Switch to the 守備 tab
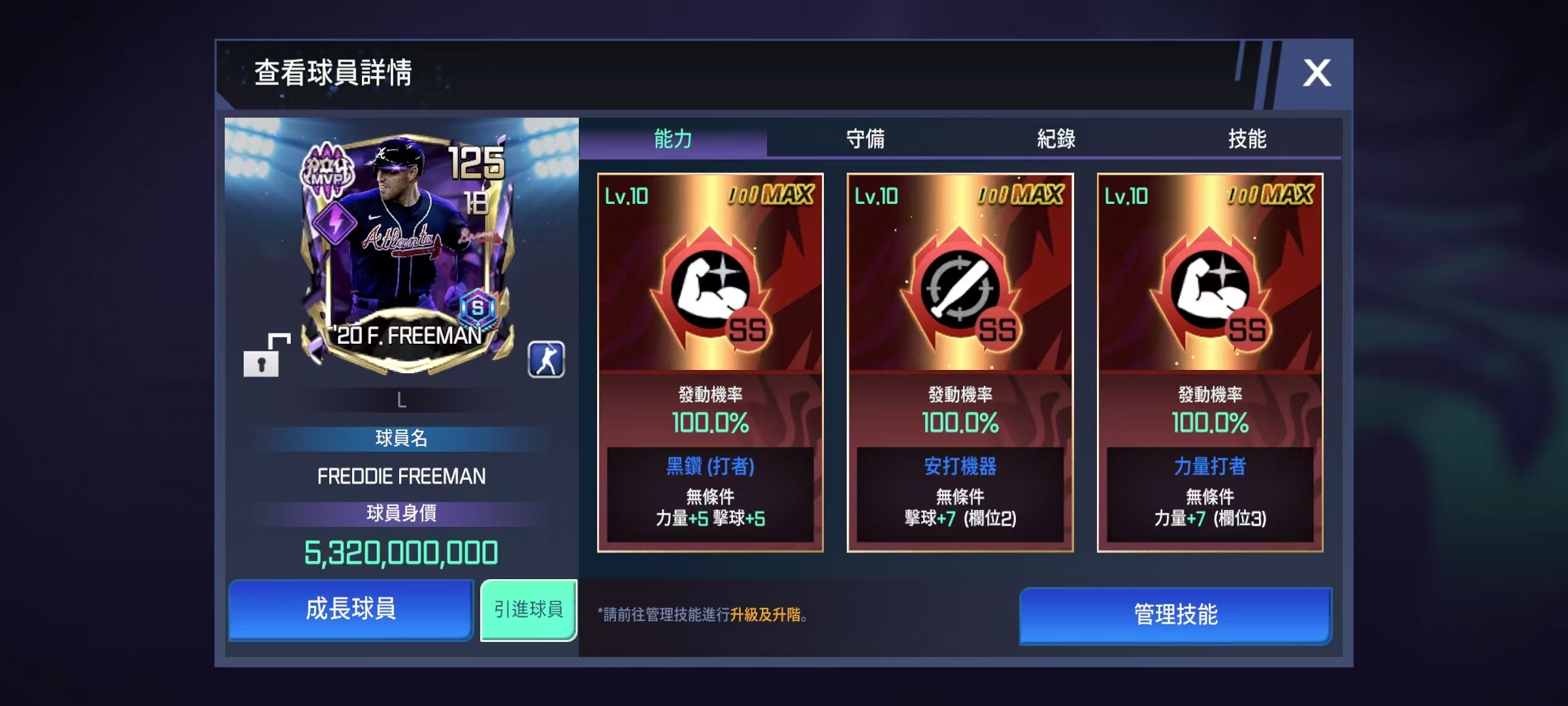Image resolution: width=1568 pixels, height=706 pixels. tap(864, 139)
